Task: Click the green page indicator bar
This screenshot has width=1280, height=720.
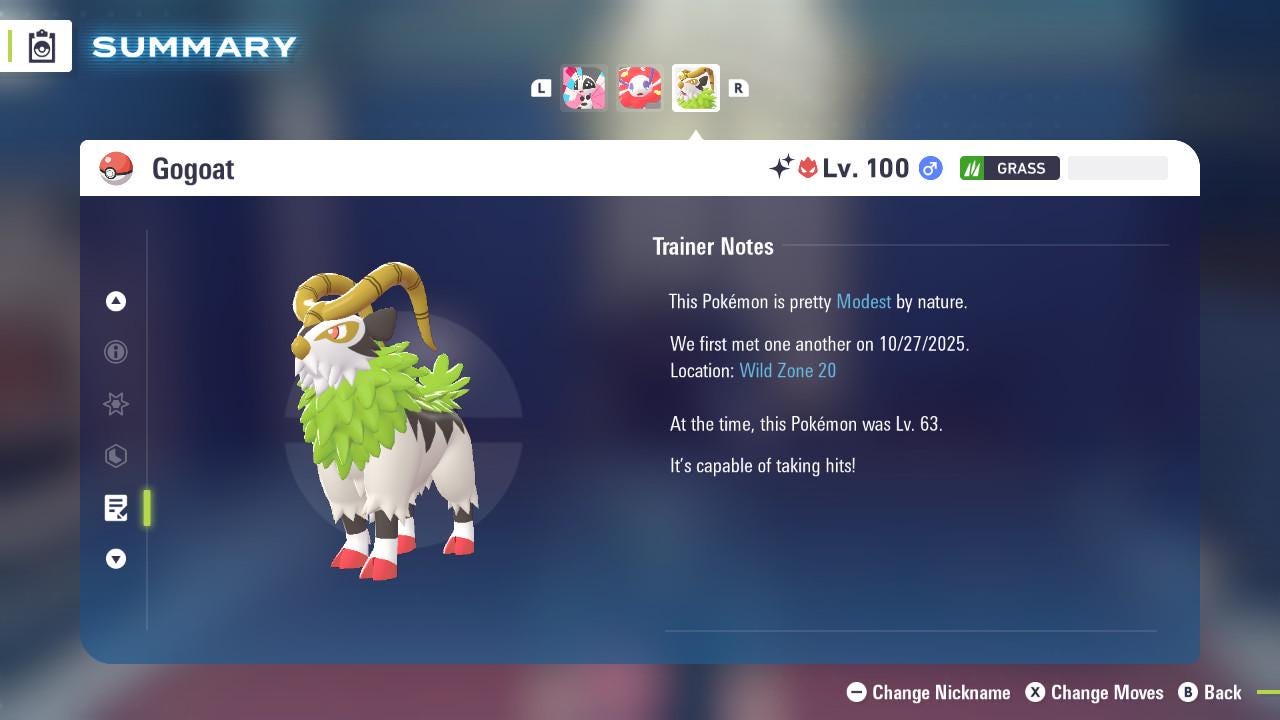Action: click(146, 508)
